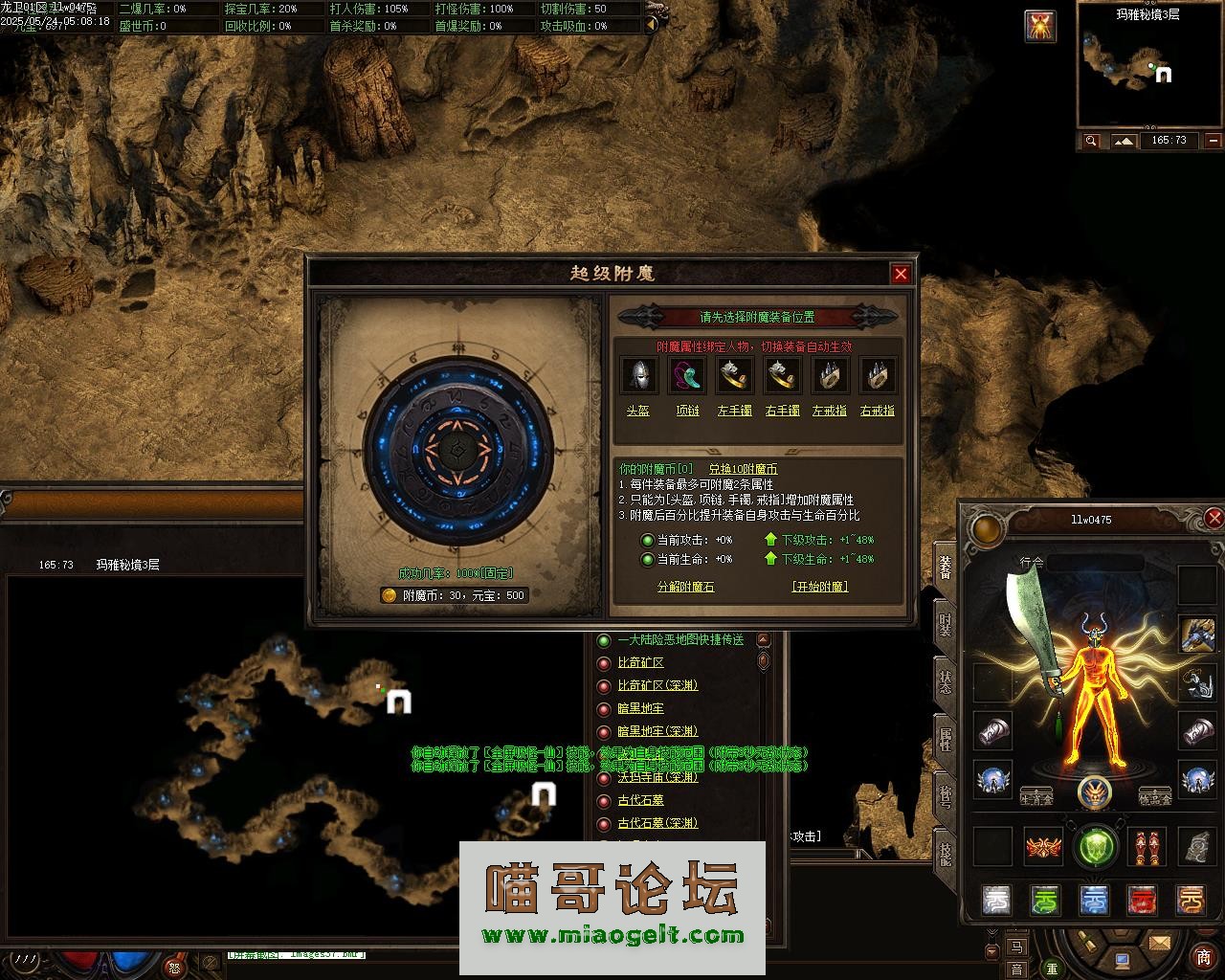Image resolution: width=1225 pixels, height=980 pixels.
Task: Close the 超级附魔 enchant window
Action: [901, 274]
